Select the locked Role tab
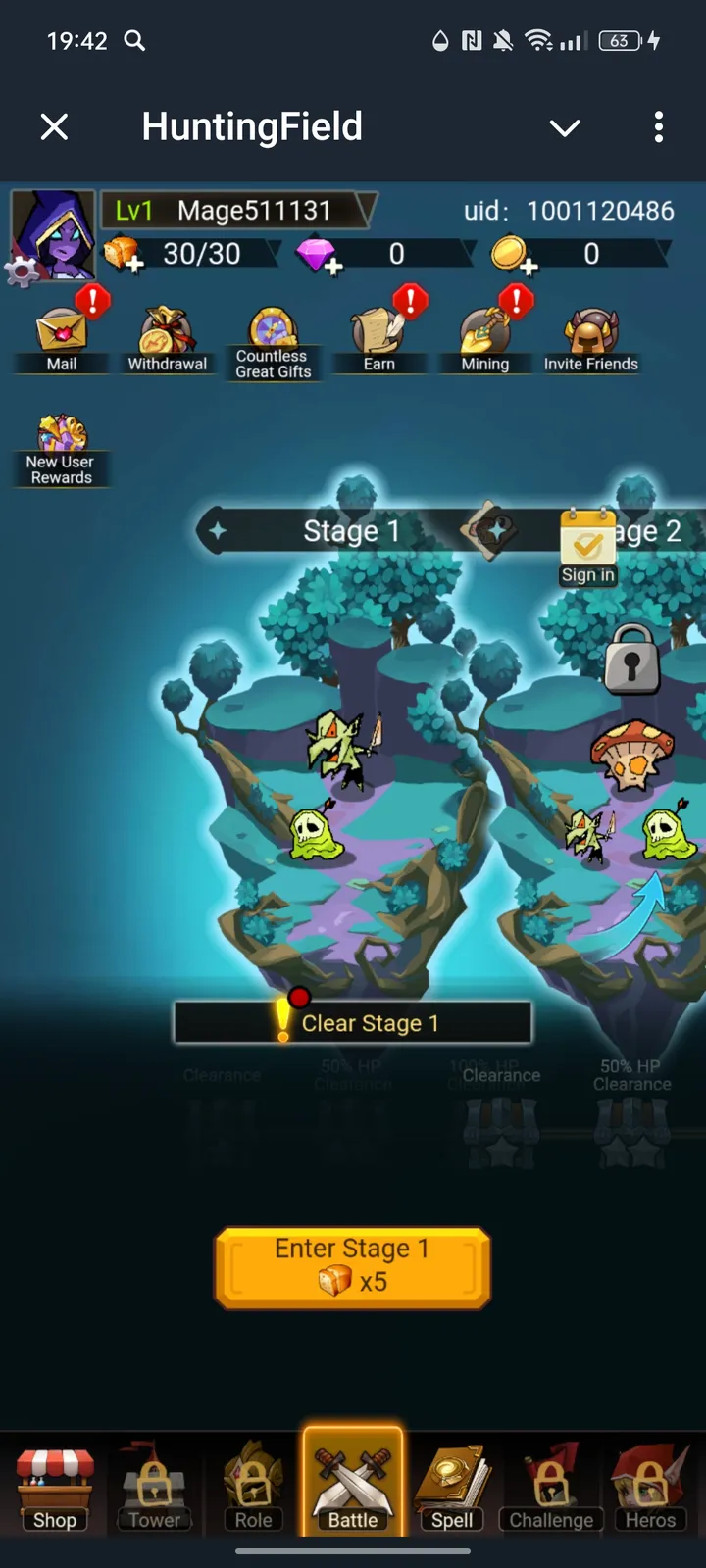 [x=253, y=1485]
